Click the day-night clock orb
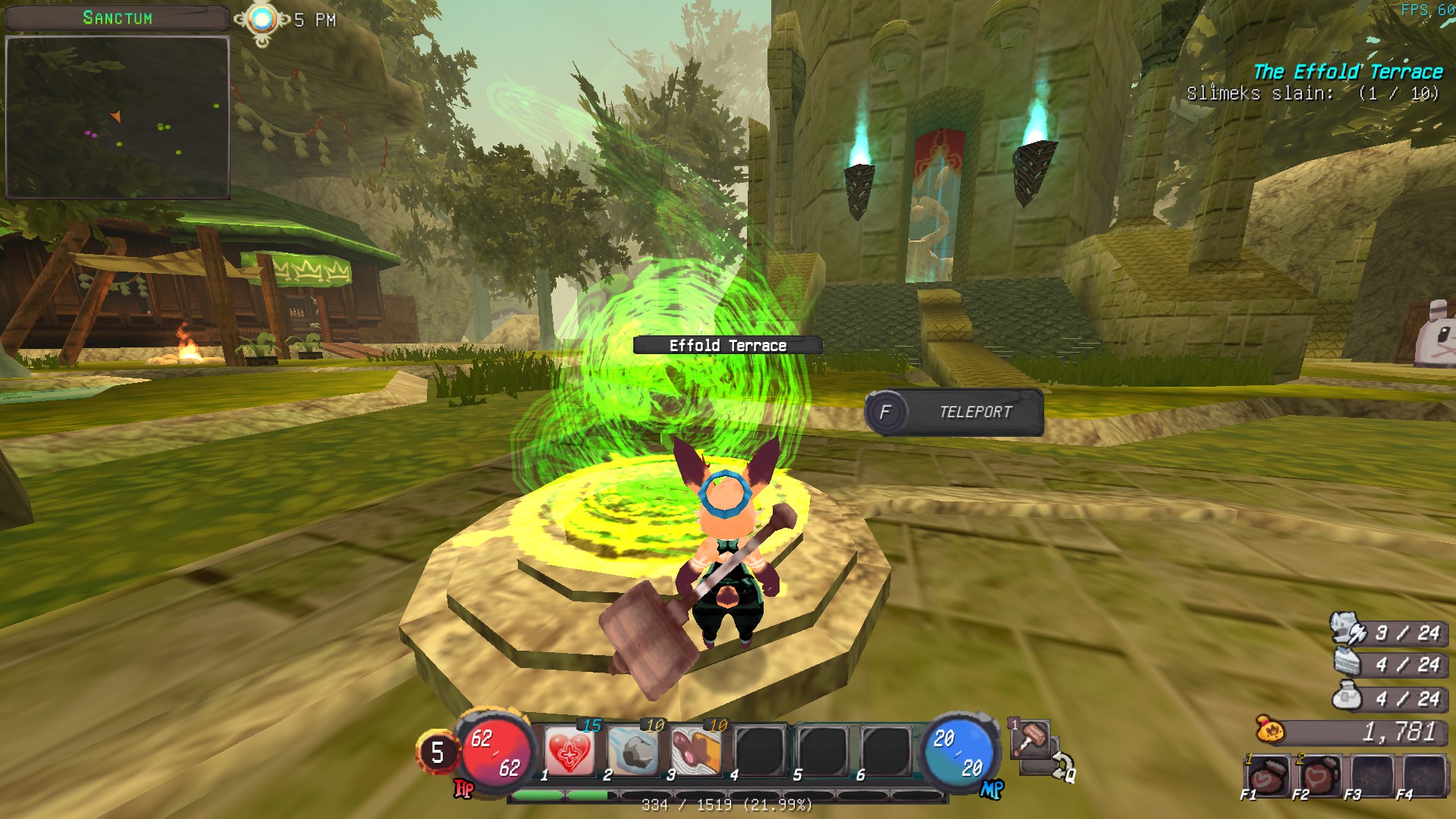The width and height of the screenshot is (1456, 819). (262, 20)
